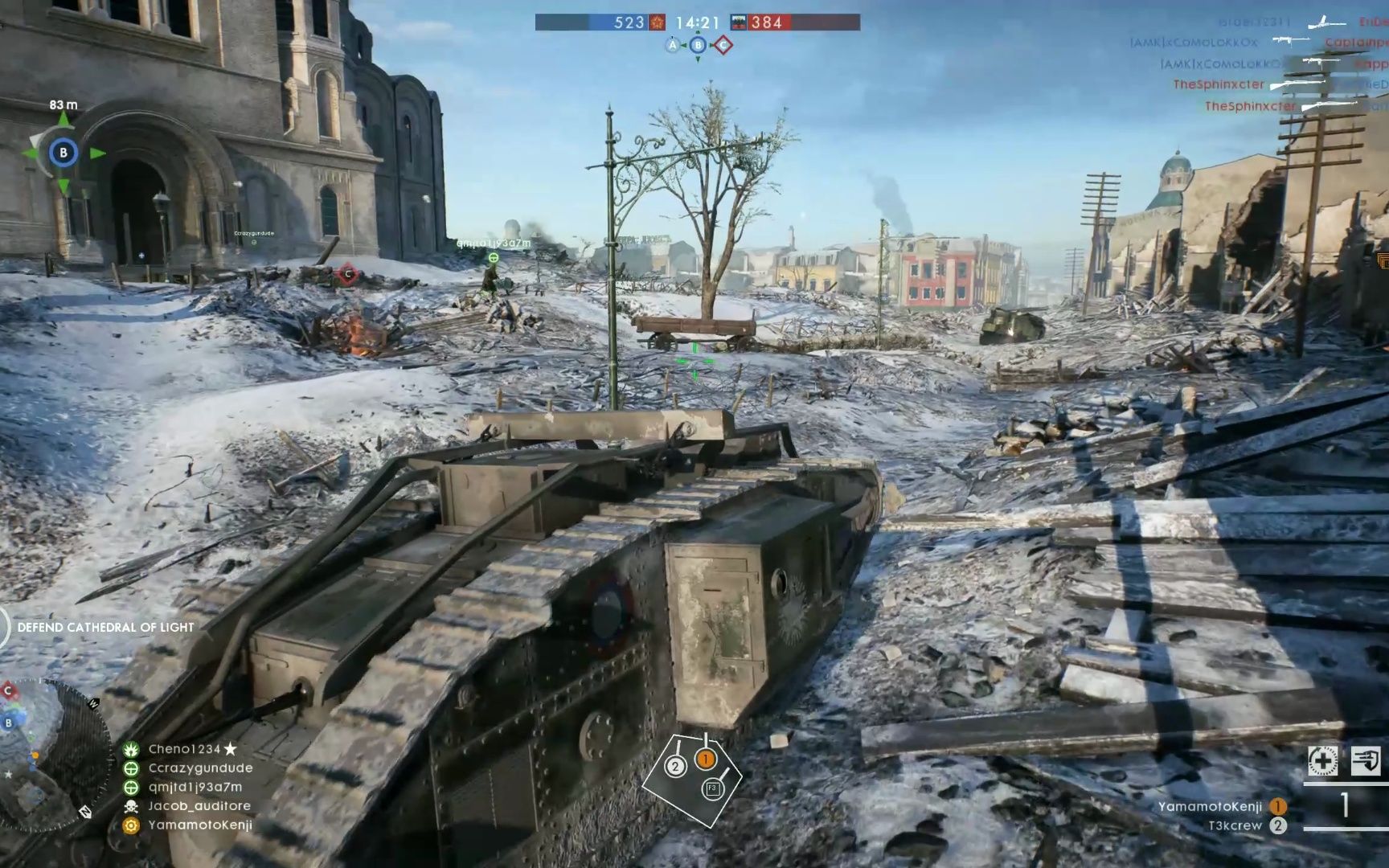Click the orange driver seat 1 on tank diagram

tap(705, 759)
